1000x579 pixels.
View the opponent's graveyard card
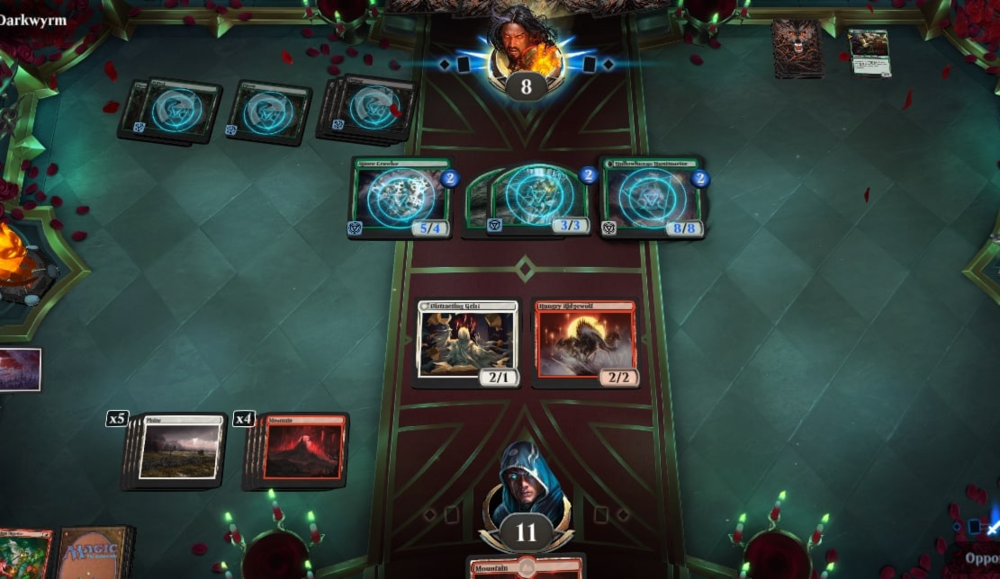point(868,51)
